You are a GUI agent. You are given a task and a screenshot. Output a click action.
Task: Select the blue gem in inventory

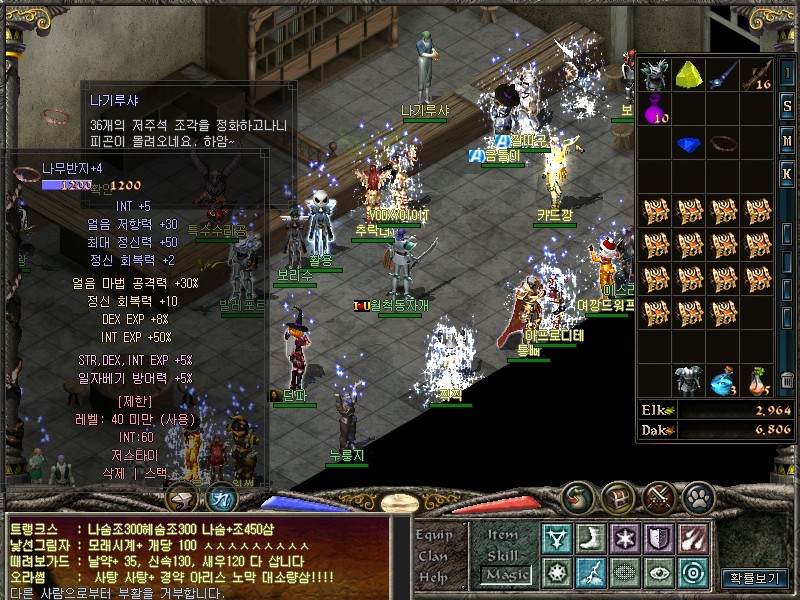coord(688,143)
